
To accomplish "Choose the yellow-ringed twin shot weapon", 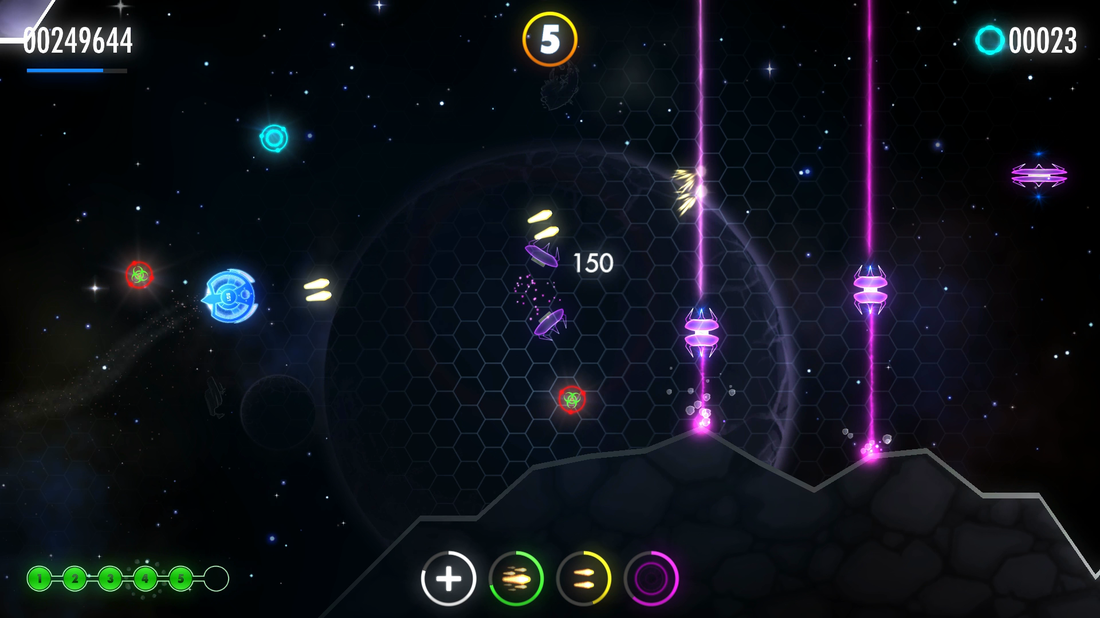I will tap(584, 578).
